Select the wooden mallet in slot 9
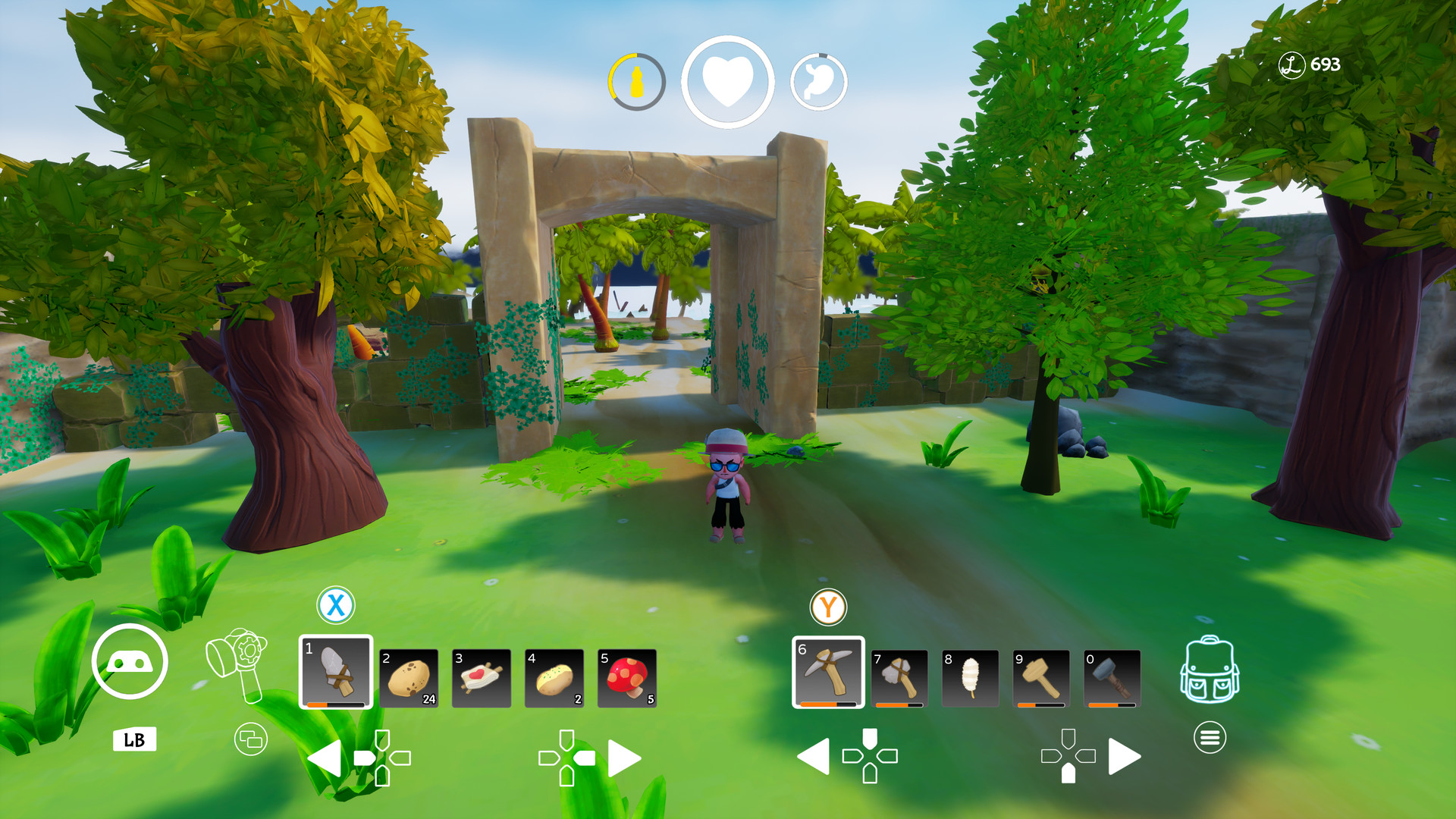The height and width of the screenshot is (819, 1456). [x=1040, y=678]
